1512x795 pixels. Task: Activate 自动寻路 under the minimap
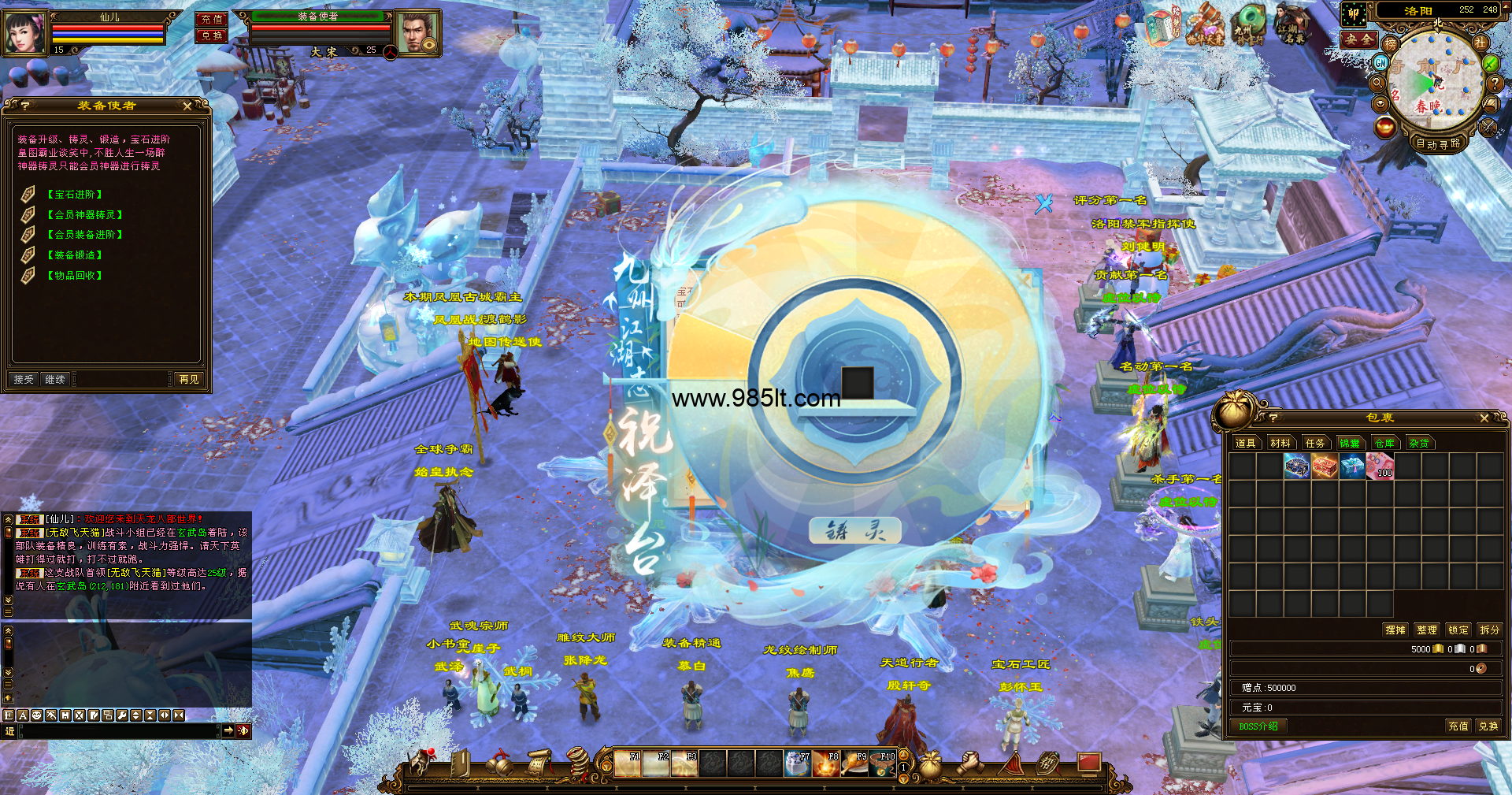click(1438, 144)
